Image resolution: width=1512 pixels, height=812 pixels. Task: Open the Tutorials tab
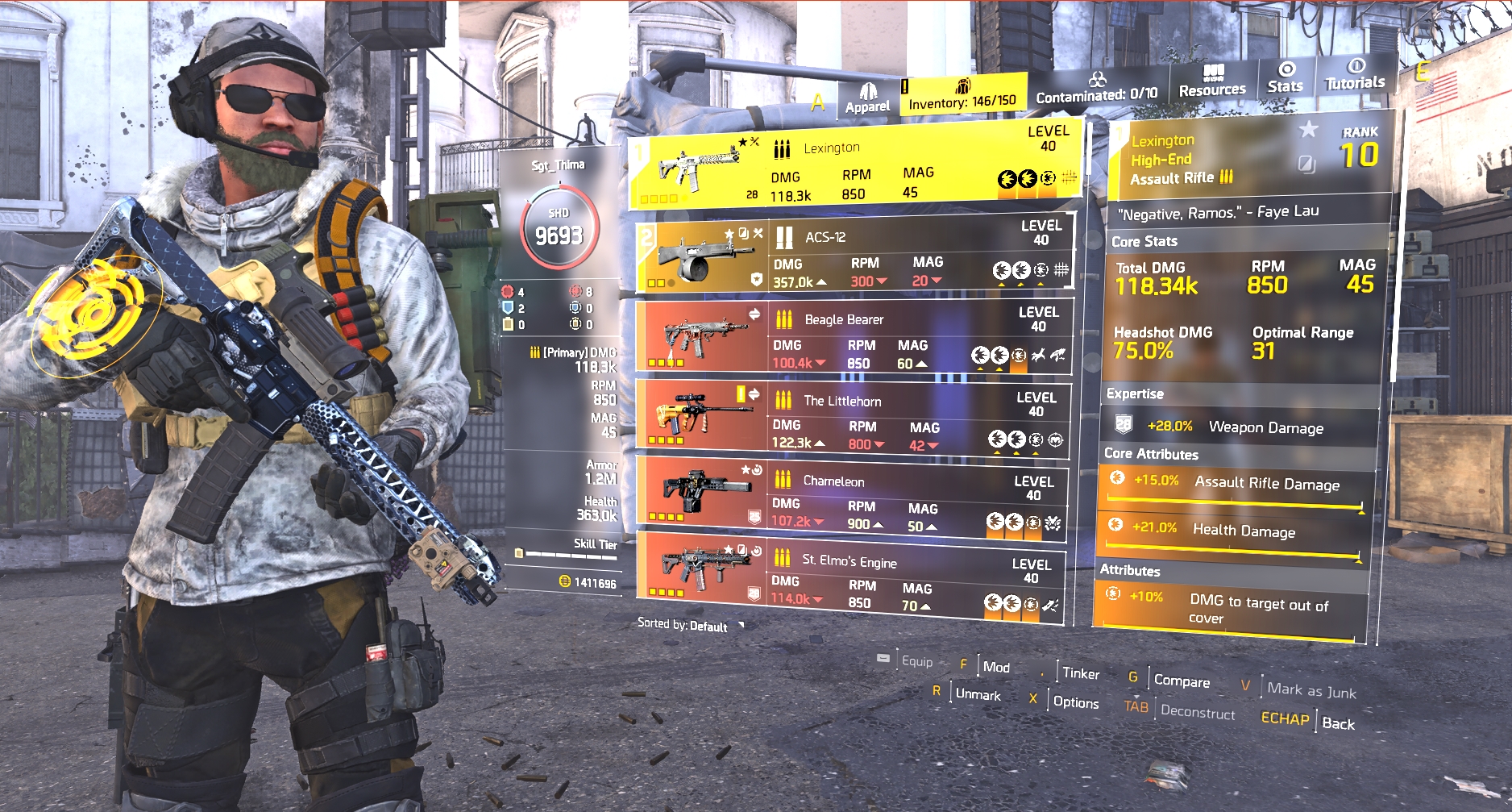(1355, 75)
